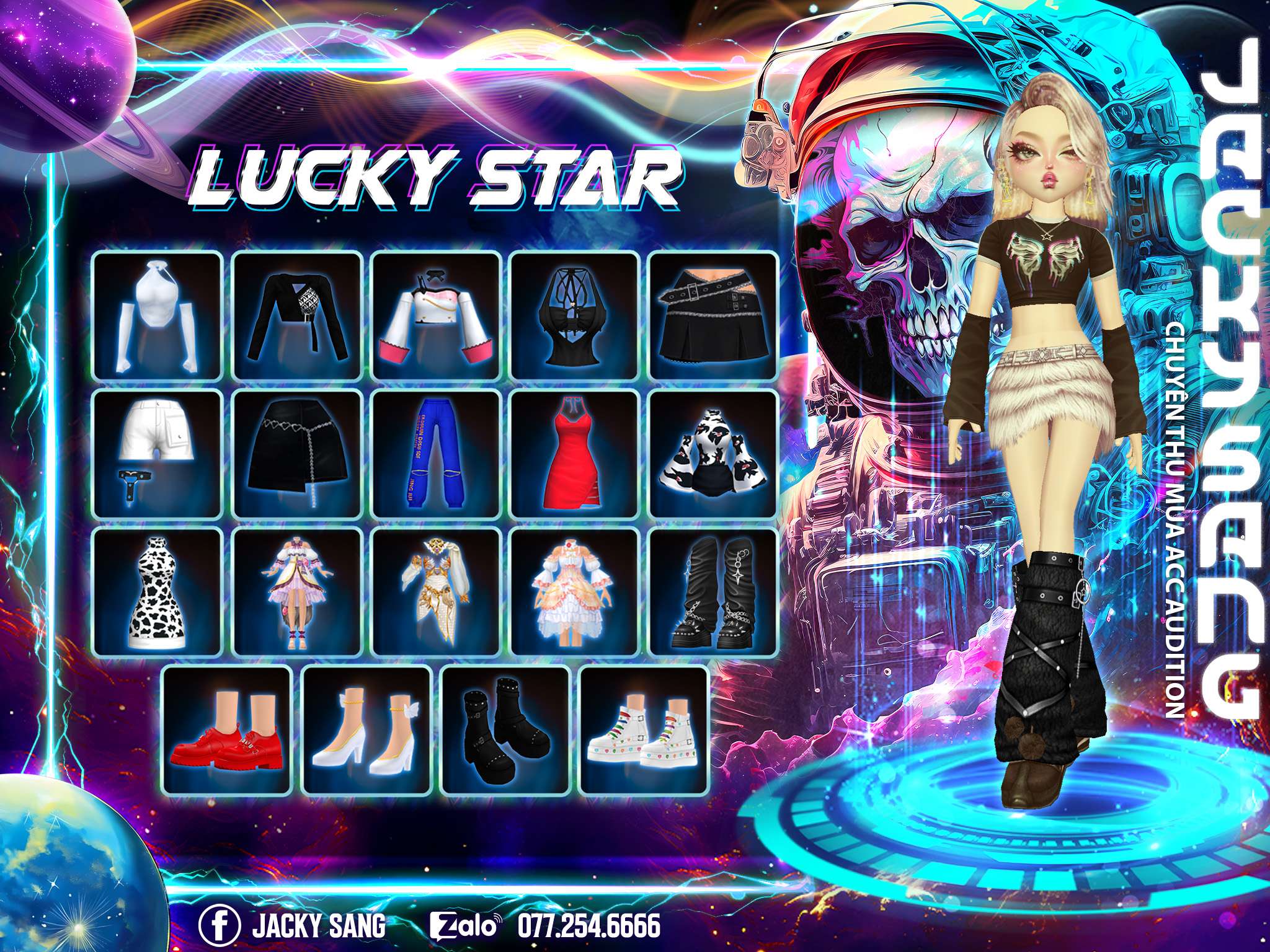Select the white halter top with sleeves
The width and height of the screenshot is (1270, 952).
click(158, 315)
